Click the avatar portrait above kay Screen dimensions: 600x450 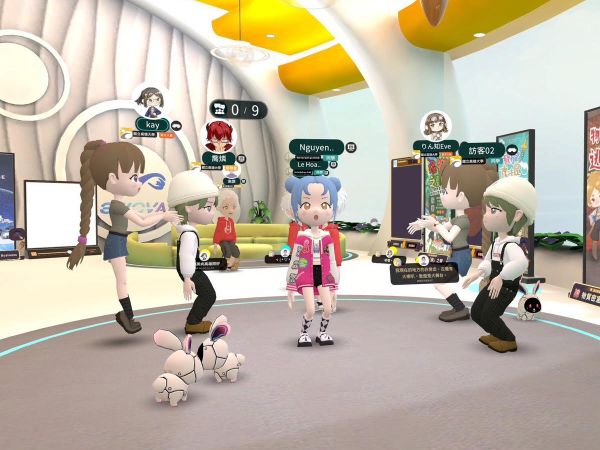[152, 100]
